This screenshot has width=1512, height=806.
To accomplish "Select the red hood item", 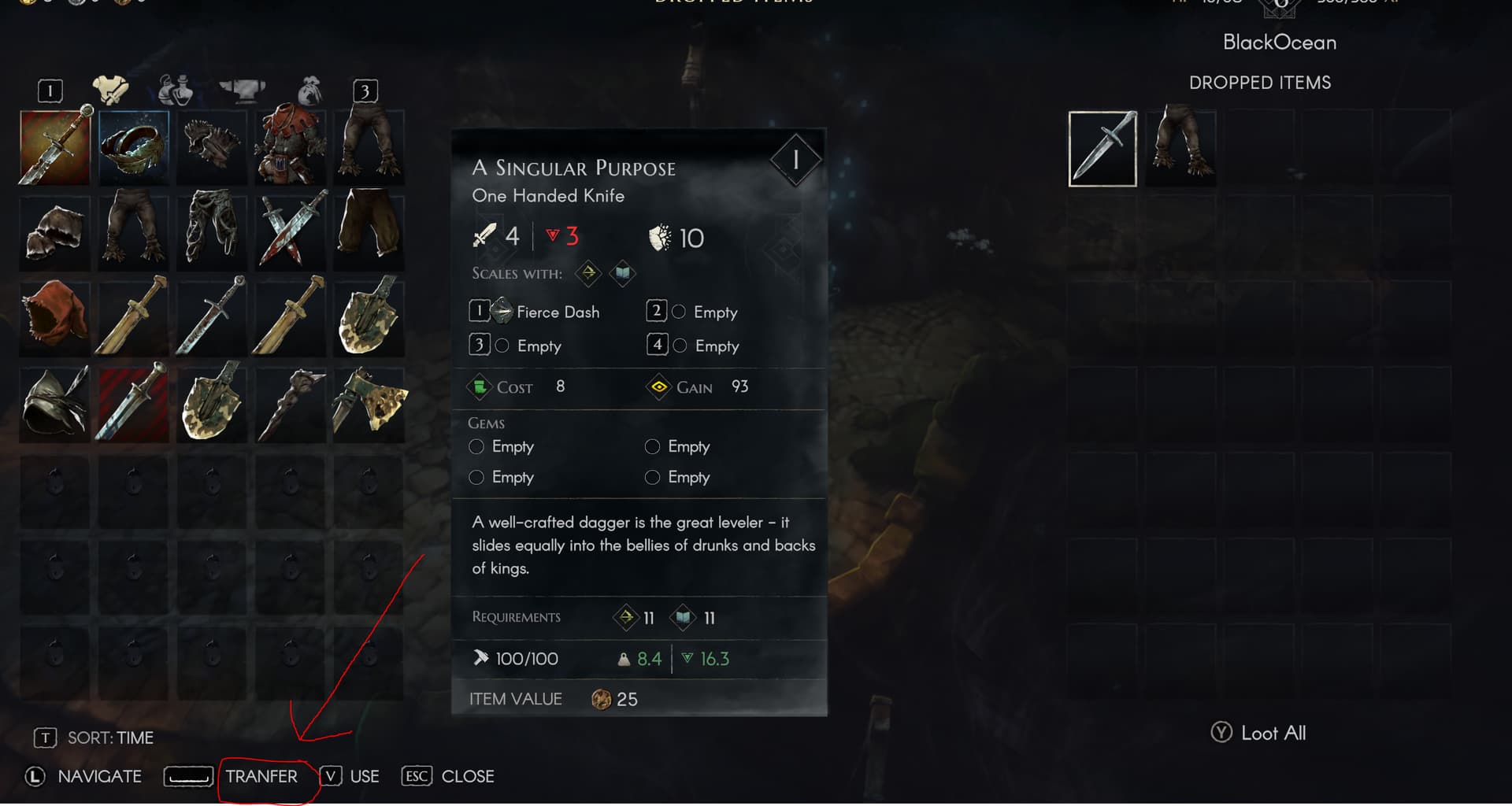I will pyautogui.click(x=54, y=315).
